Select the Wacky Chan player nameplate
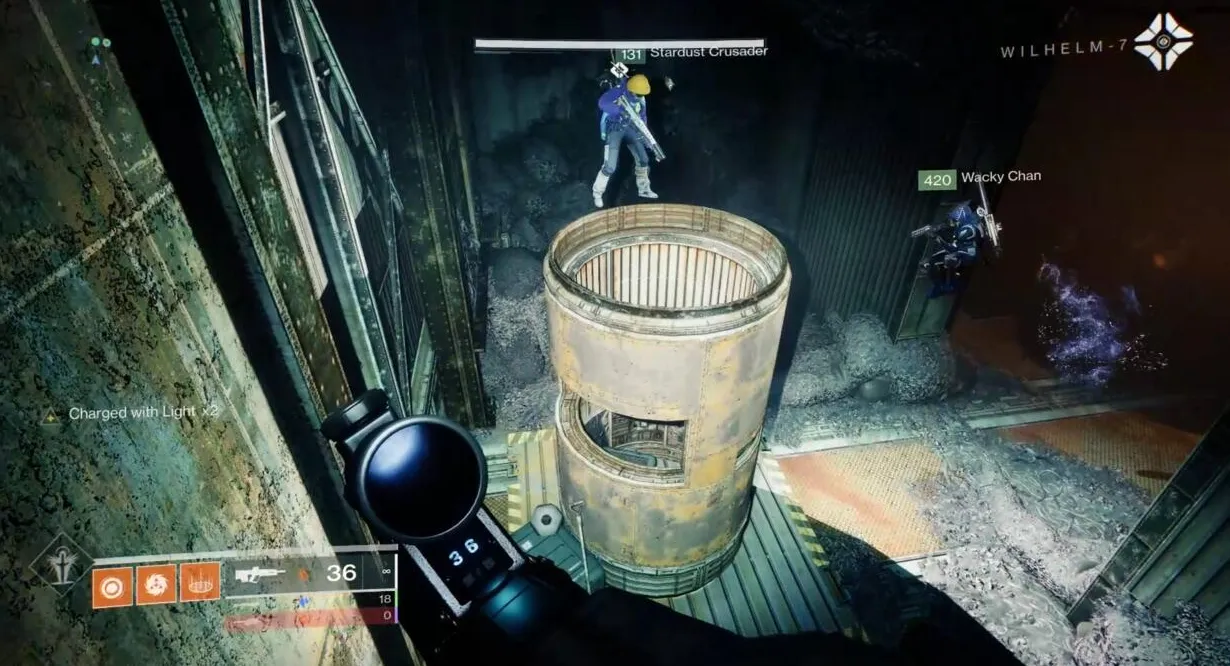1230x666 pixels. coord(1000,178)
